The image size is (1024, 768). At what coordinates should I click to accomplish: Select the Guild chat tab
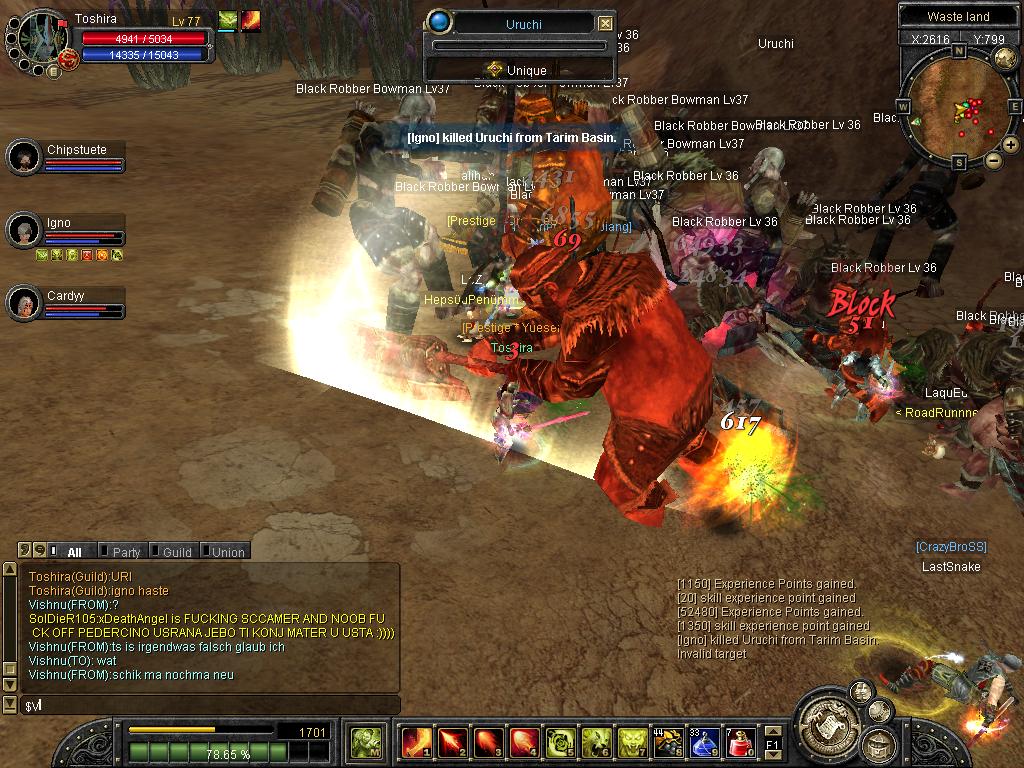click(176, 551)
